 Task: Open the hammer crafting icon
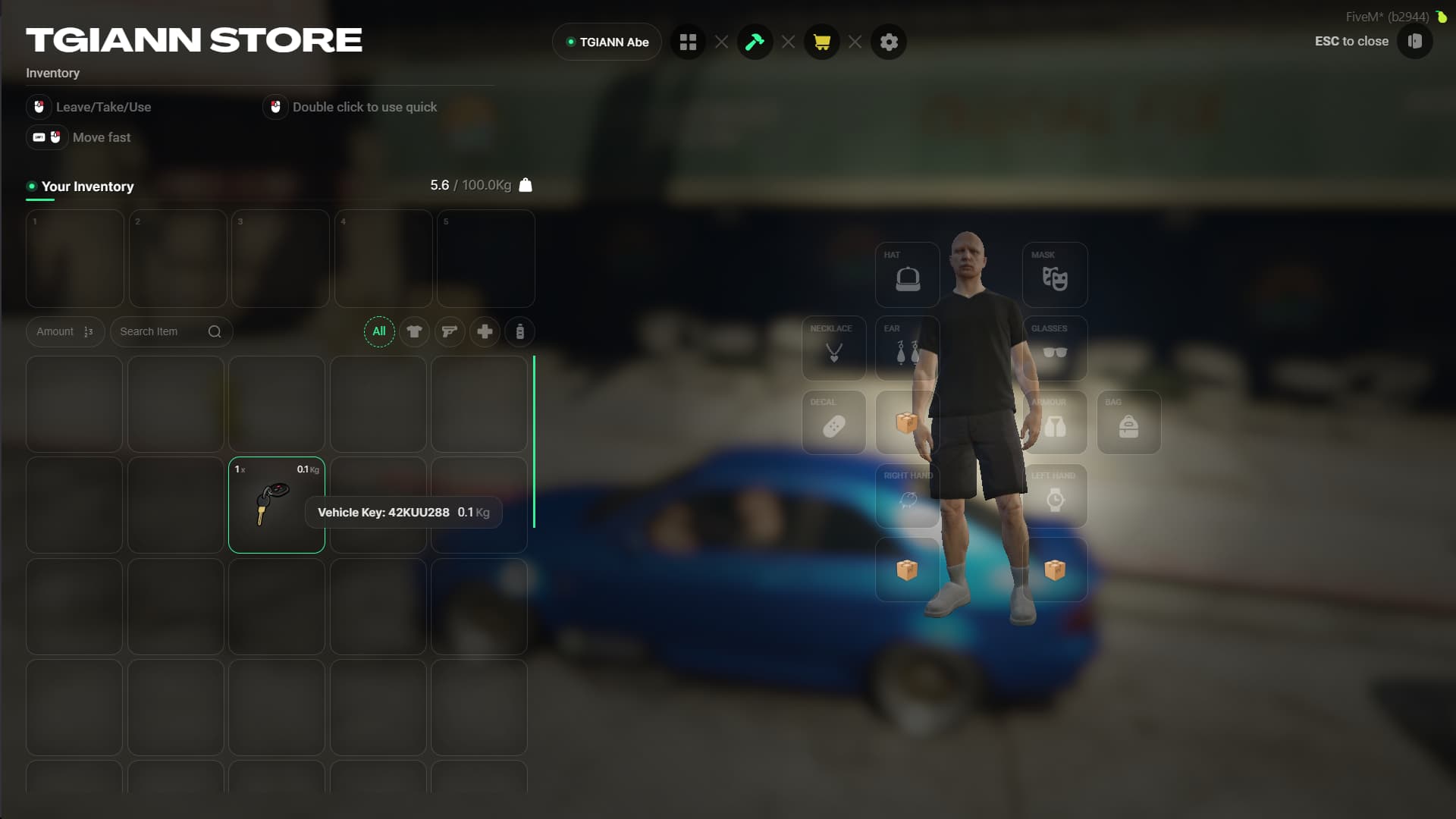pyautogui.click(x=755, y=42)
